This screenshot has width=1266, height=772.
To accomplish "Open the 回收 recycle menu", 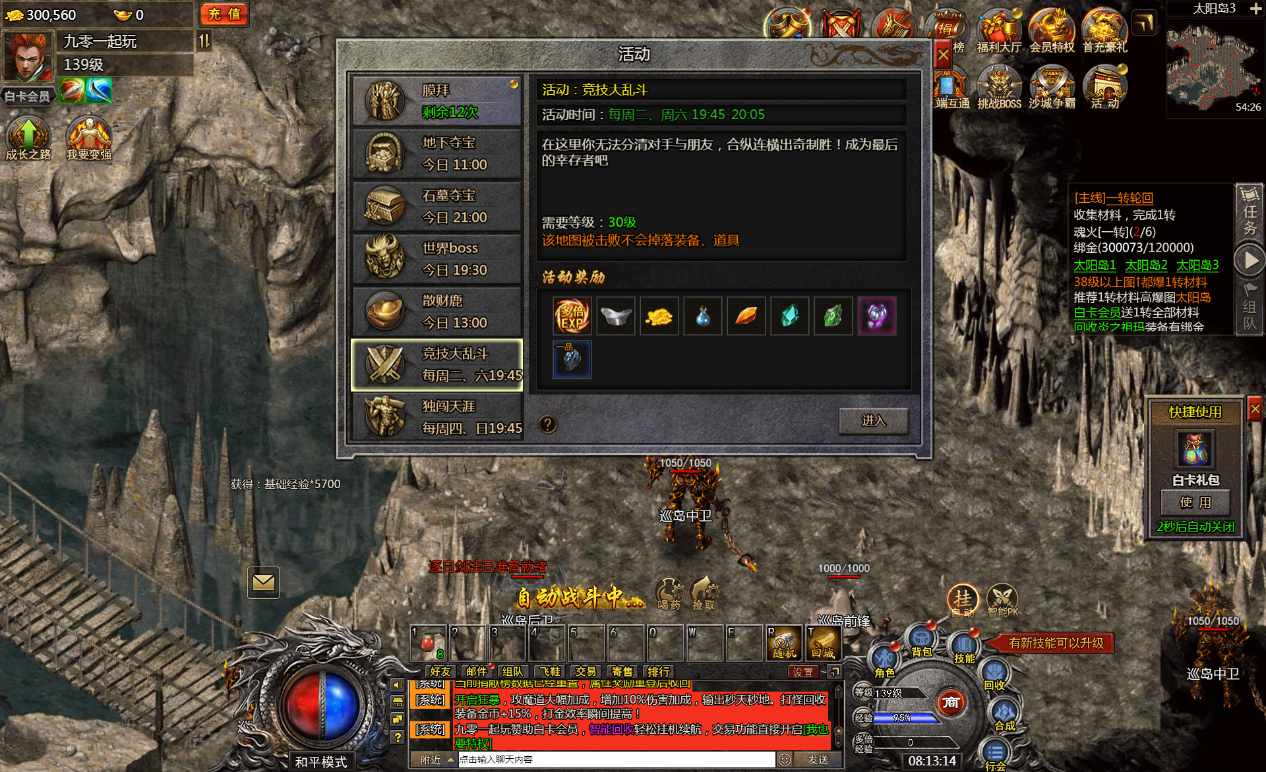I will [993, 675].
